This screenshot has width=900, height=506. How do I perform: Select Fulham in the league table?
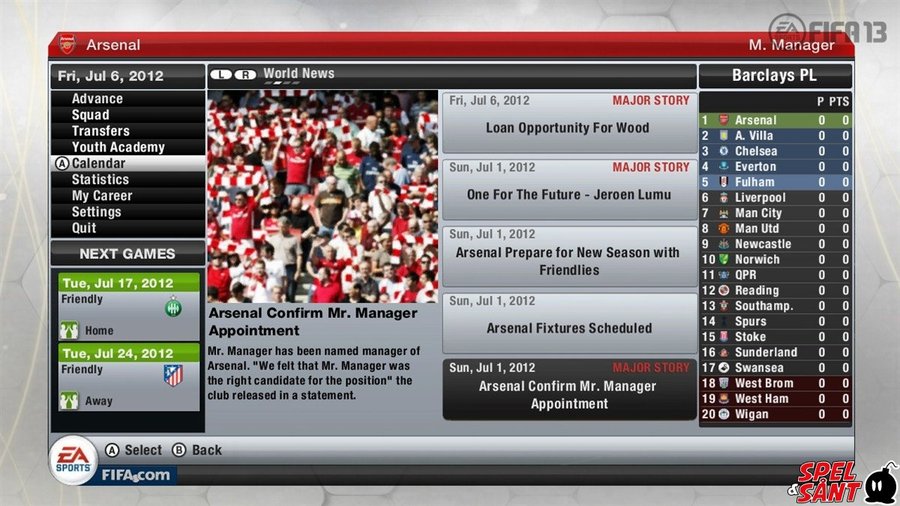pos(775,182)
